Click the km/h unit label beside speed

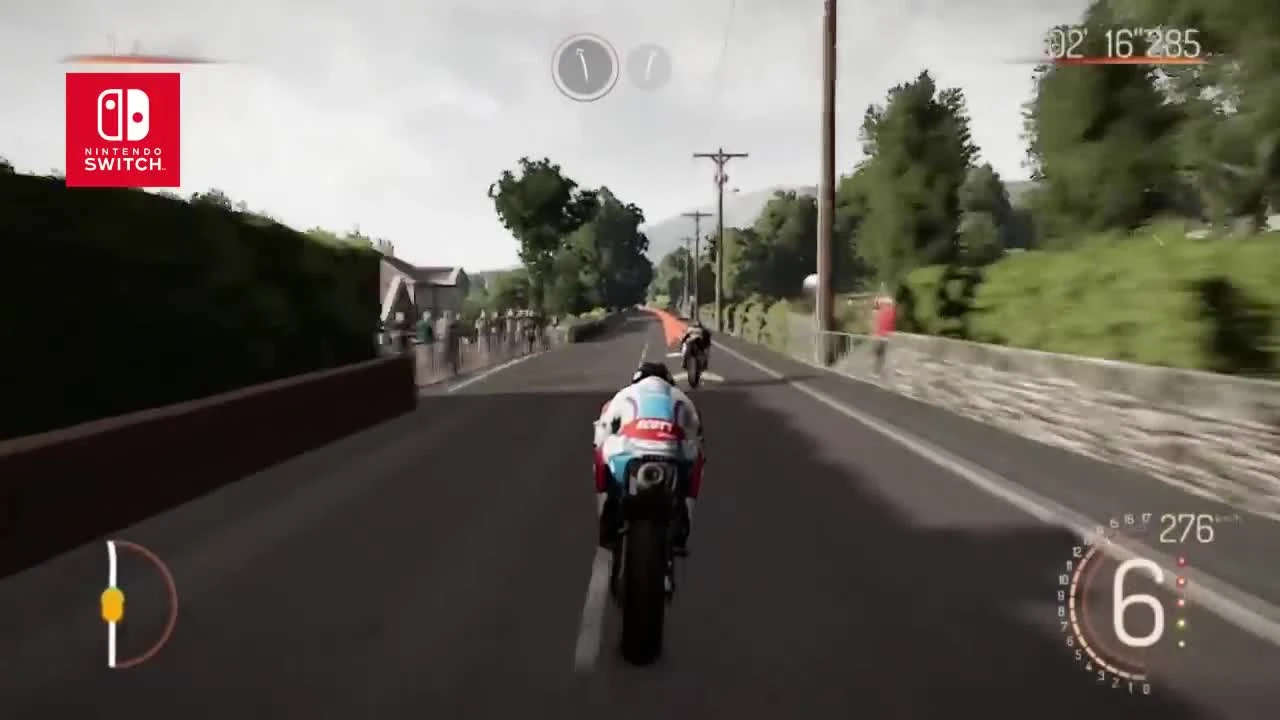coord(1228,518)
